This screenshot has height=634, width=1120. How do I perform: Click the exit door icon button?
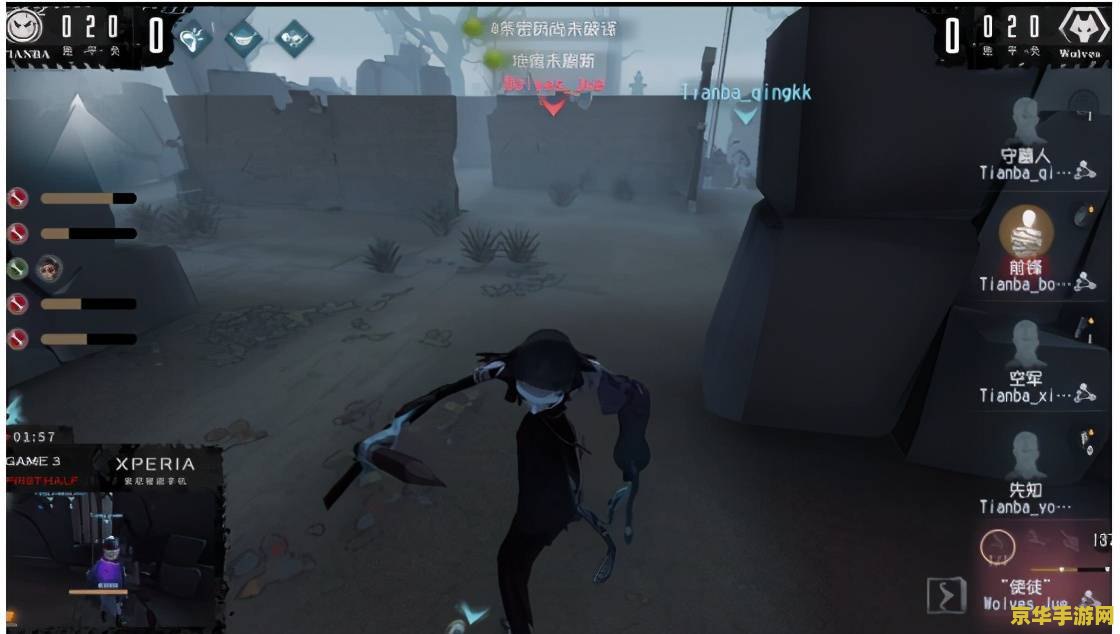[x=946, y=595]
